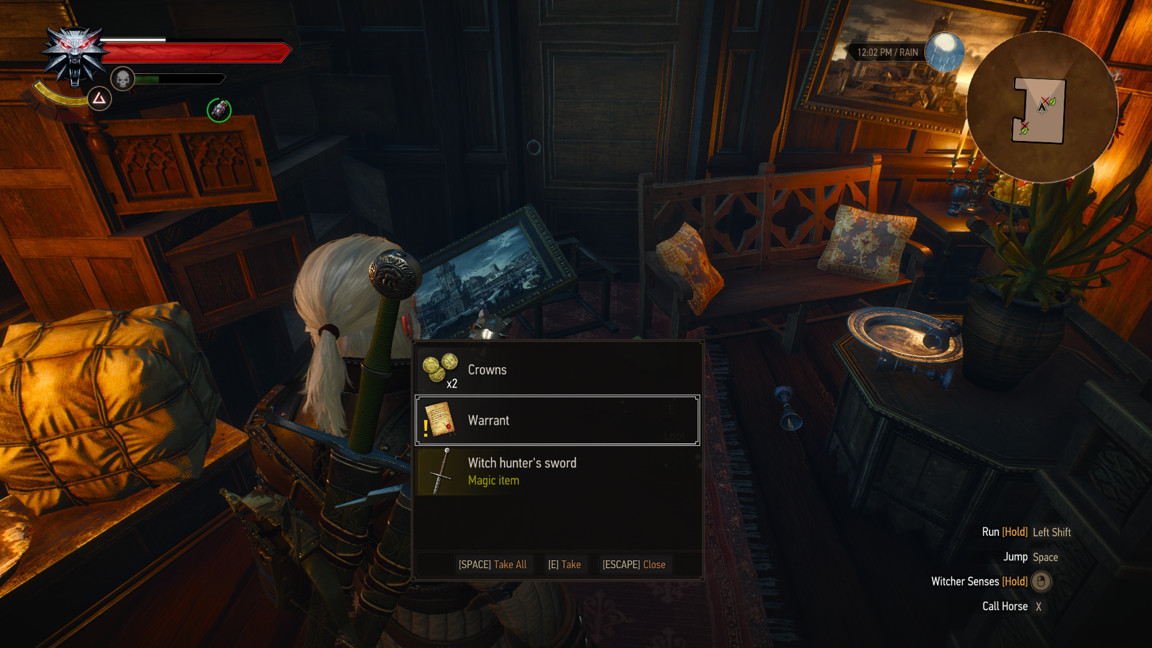Screen dimensions: 1152x648
Task: Open the circular minimap
Action: 1041,108
